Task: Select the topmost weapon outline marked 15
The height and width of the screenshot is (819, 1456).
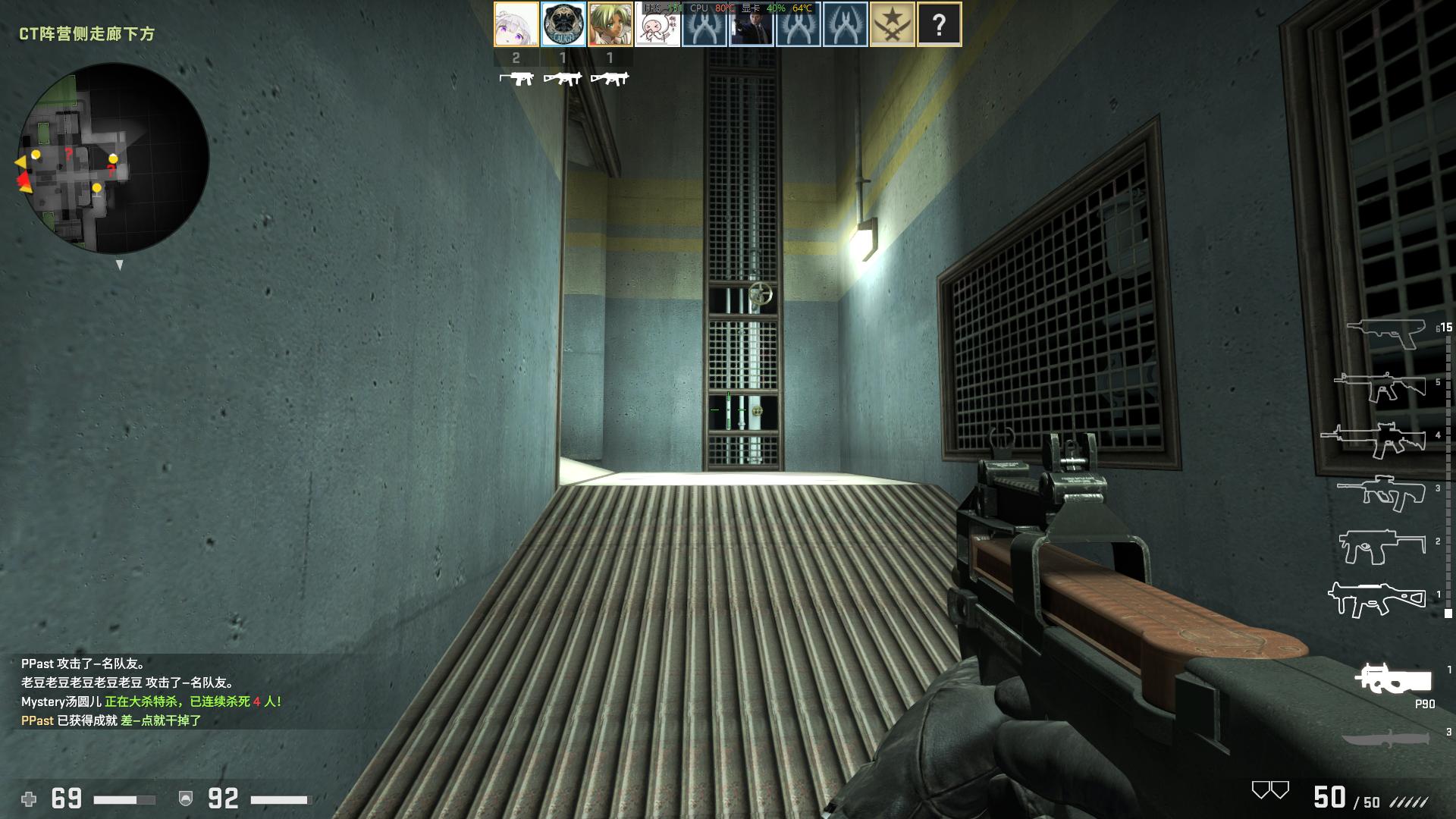Action: (1386, 332)
